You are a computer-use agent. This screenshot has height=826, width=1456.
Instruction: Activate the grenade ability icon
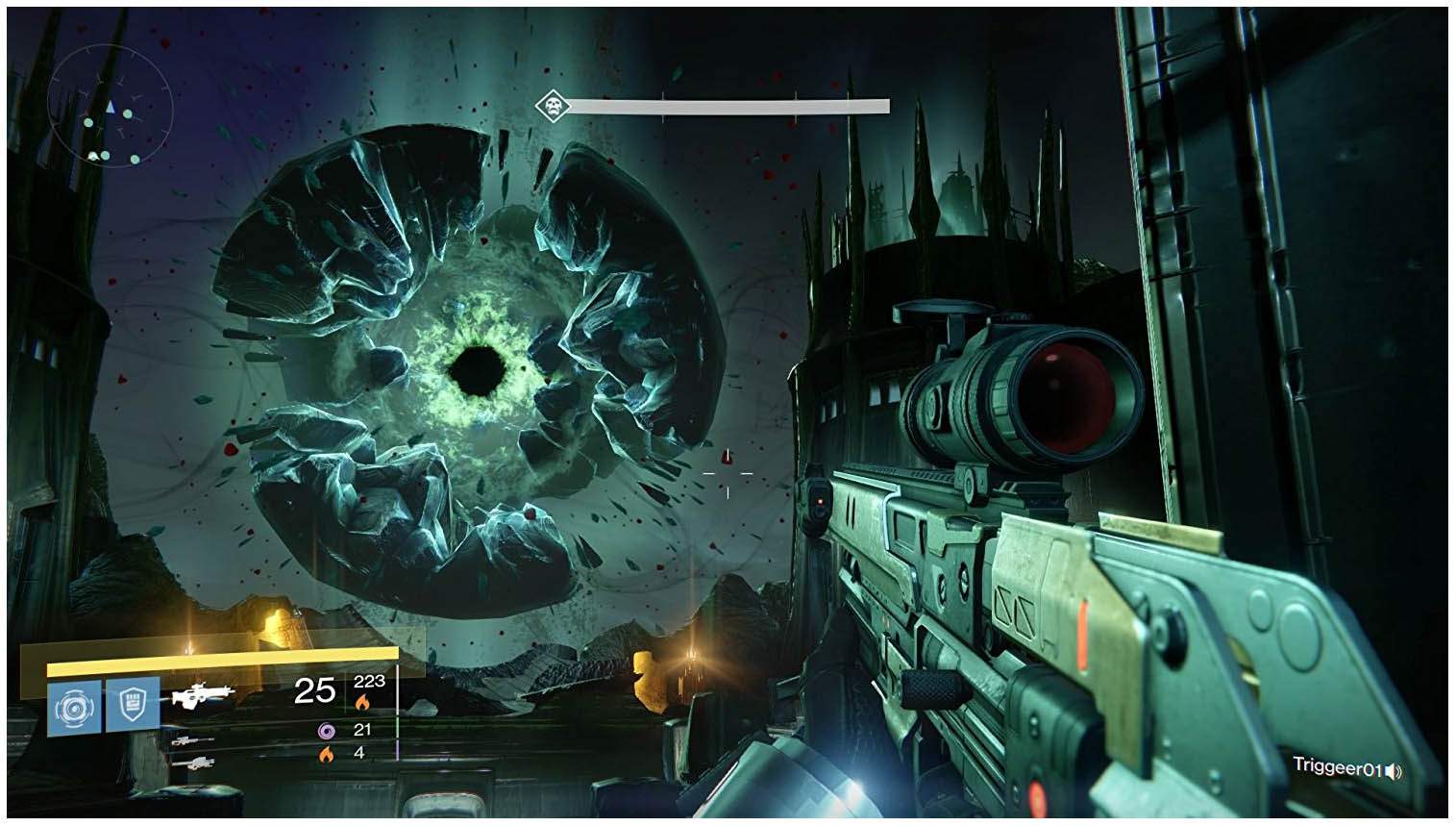(74, 708)
